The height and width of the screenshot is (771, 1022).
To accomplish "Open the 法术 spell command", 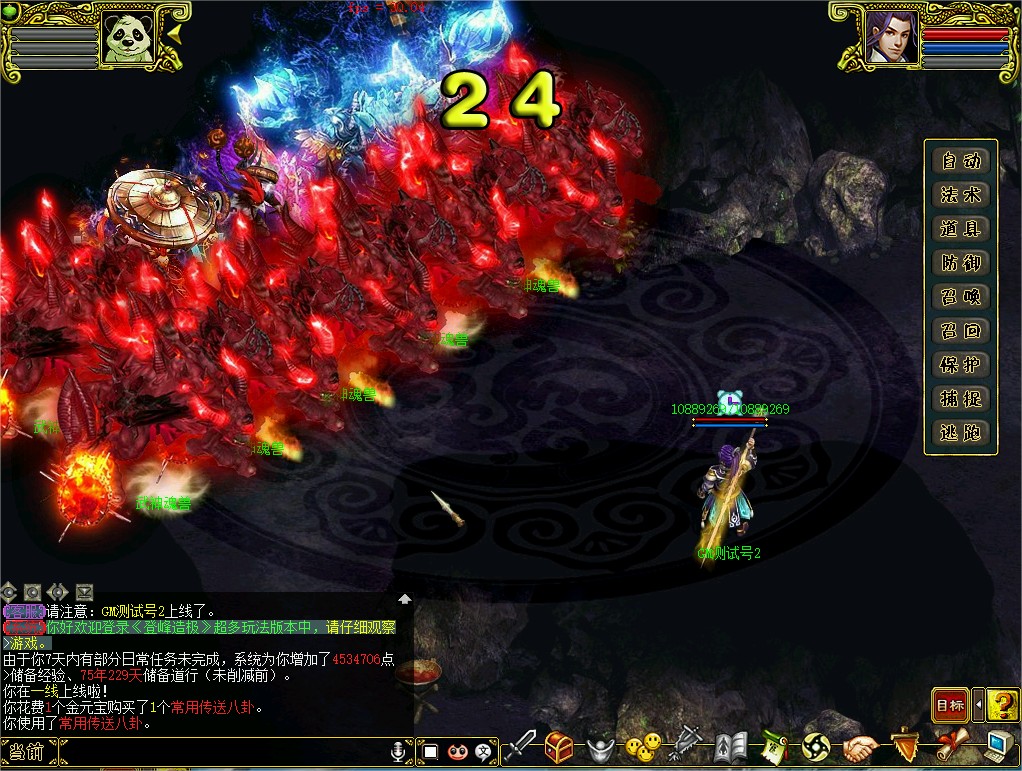I will (960, 195).
